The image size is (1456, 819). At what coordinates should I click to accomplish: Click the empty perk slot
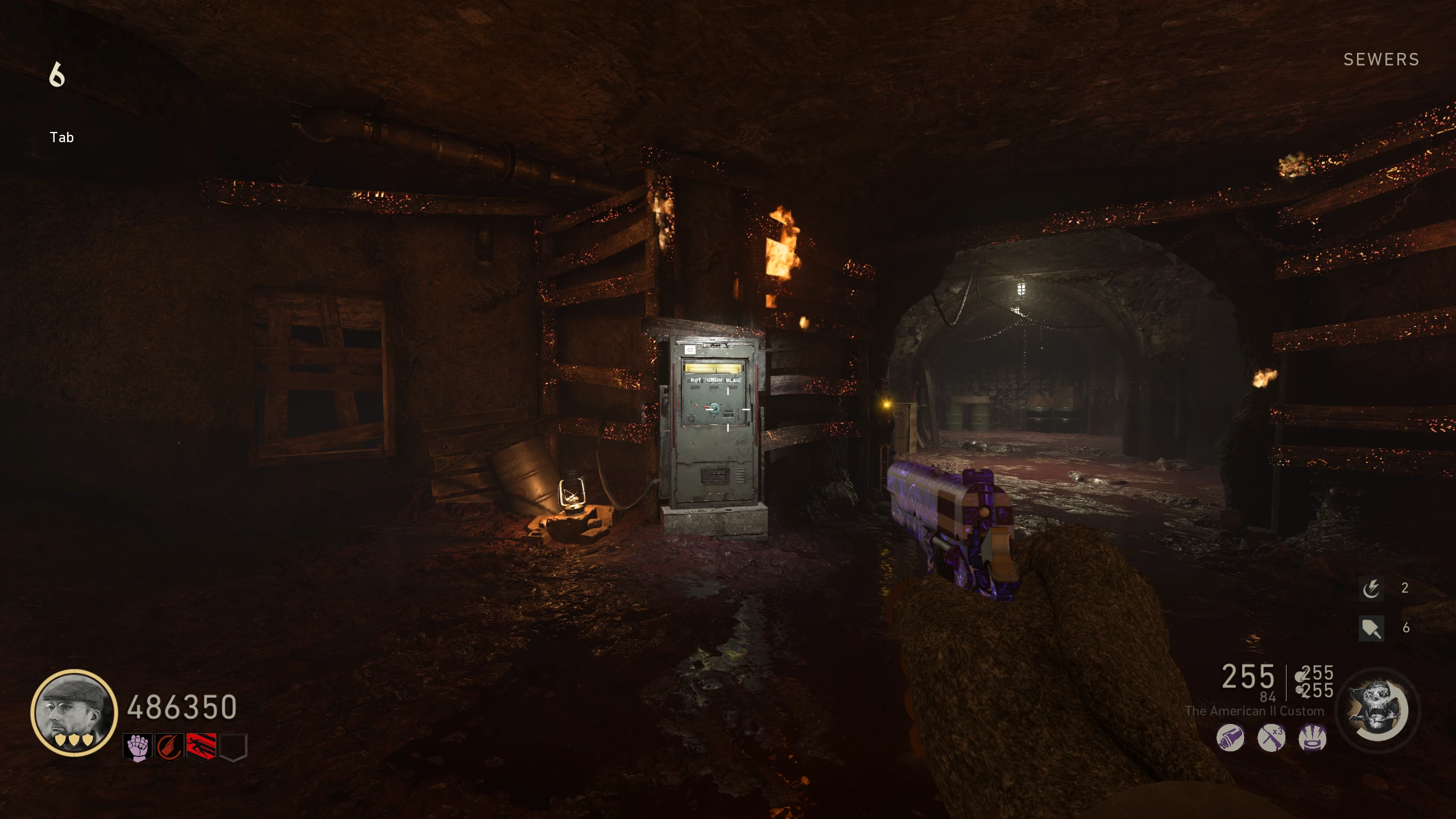[233, 747]
